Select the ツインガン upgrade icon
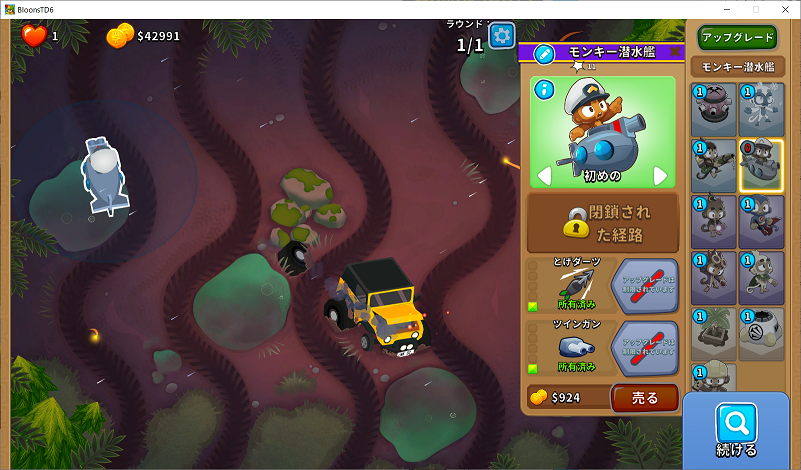Viewport: 801px width, 470px height. click(576, 345)
